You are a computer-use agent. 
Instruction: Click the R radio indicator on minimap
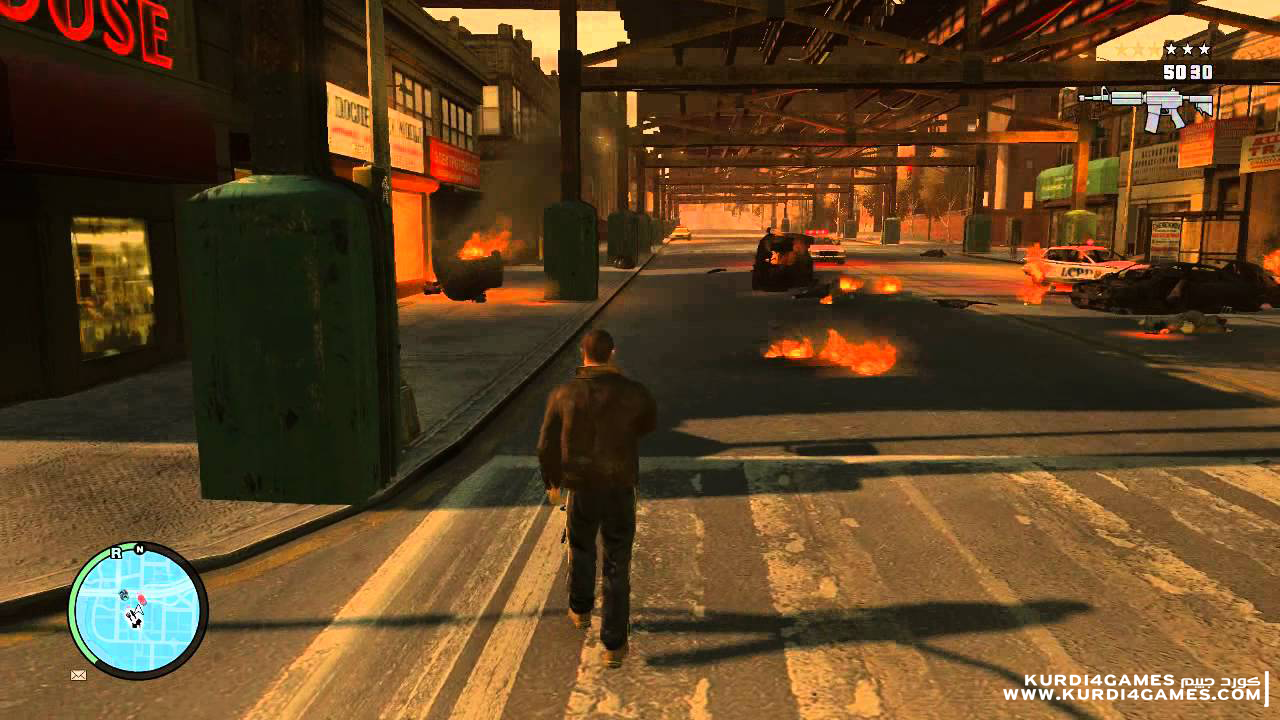(x=116, y=552)
